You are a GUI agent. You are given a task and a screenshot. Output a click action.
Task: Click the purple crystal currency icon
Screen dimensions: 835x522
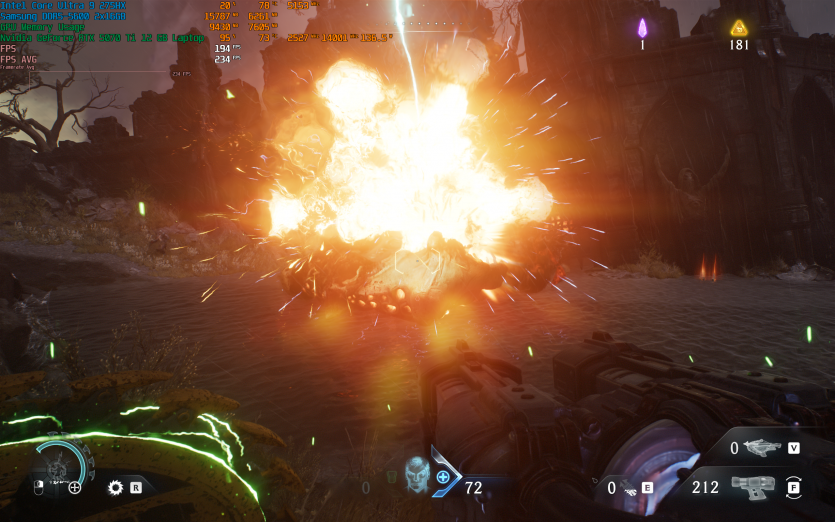pos(643,27)
